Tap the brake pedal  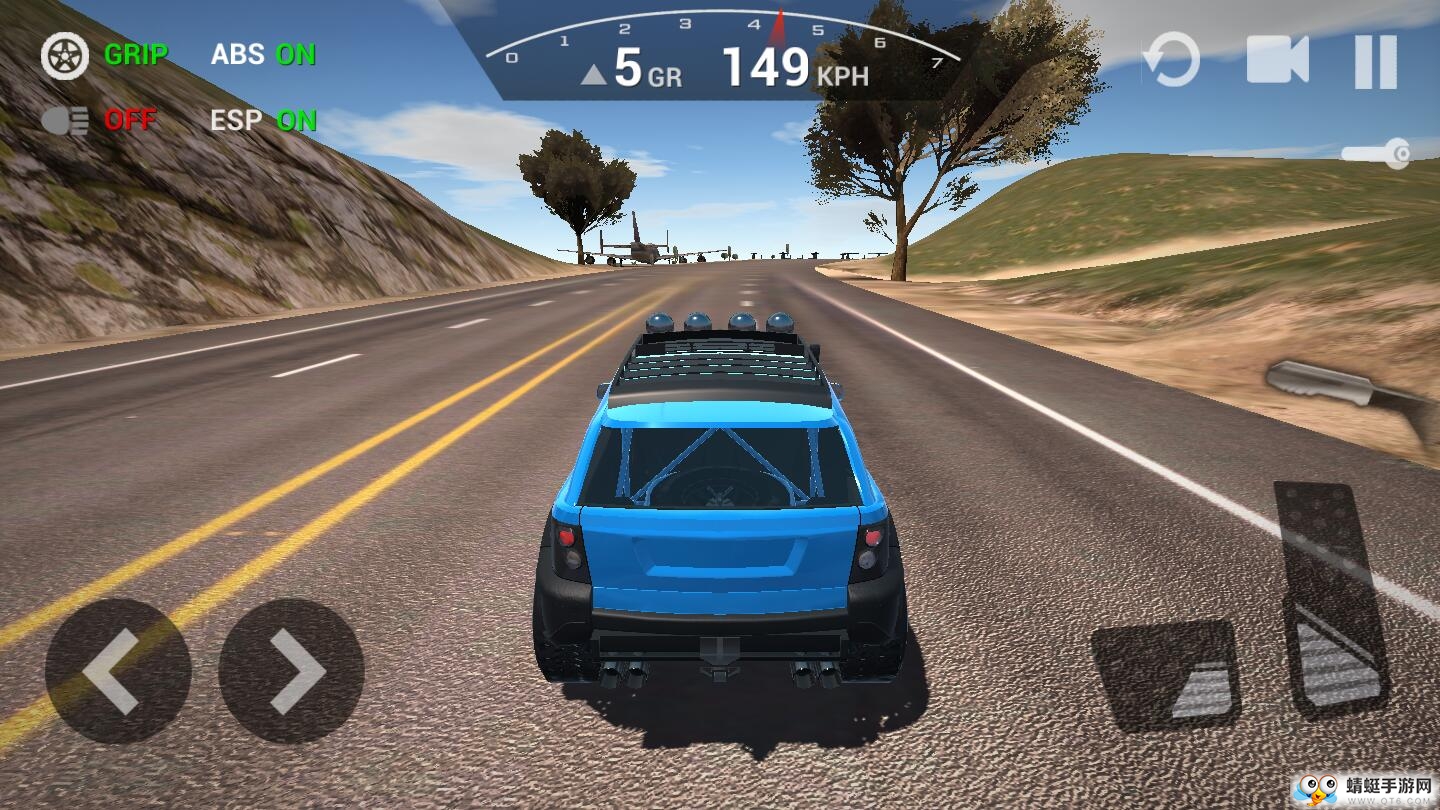(1166, 675)
